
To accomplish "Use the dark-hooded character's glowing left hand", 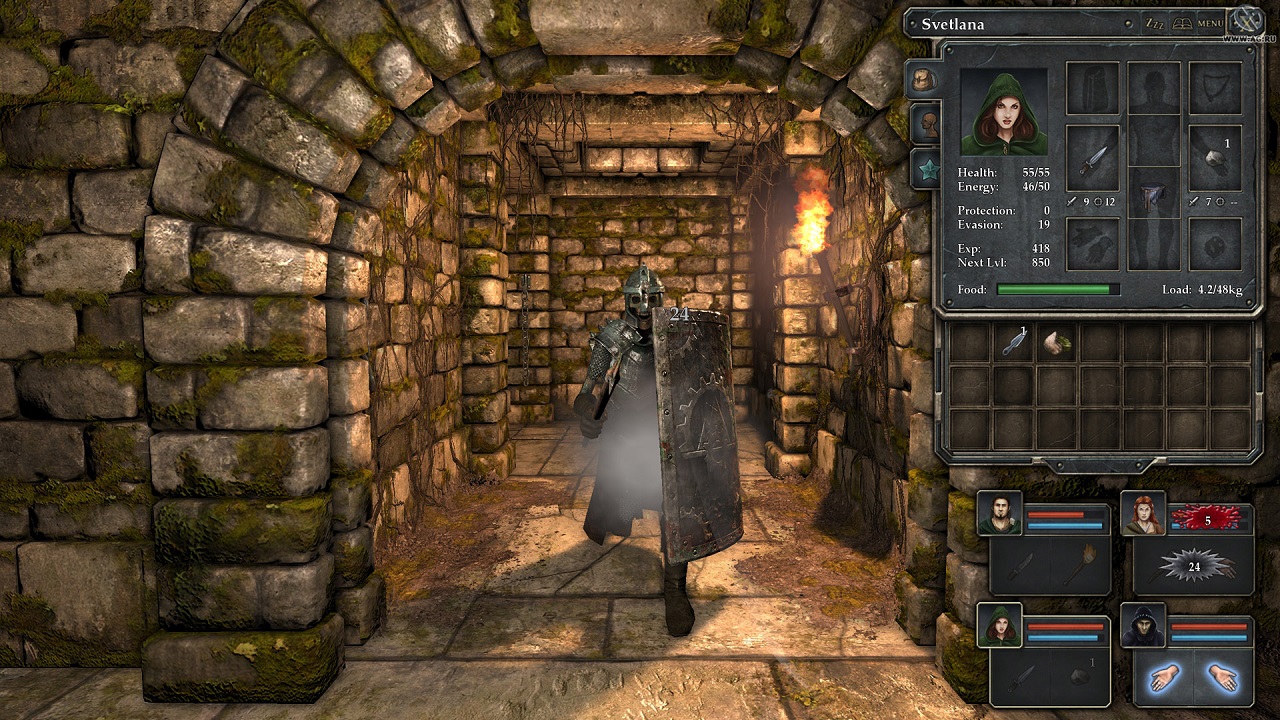I will pyautogui.click(x=1165, y=678).
